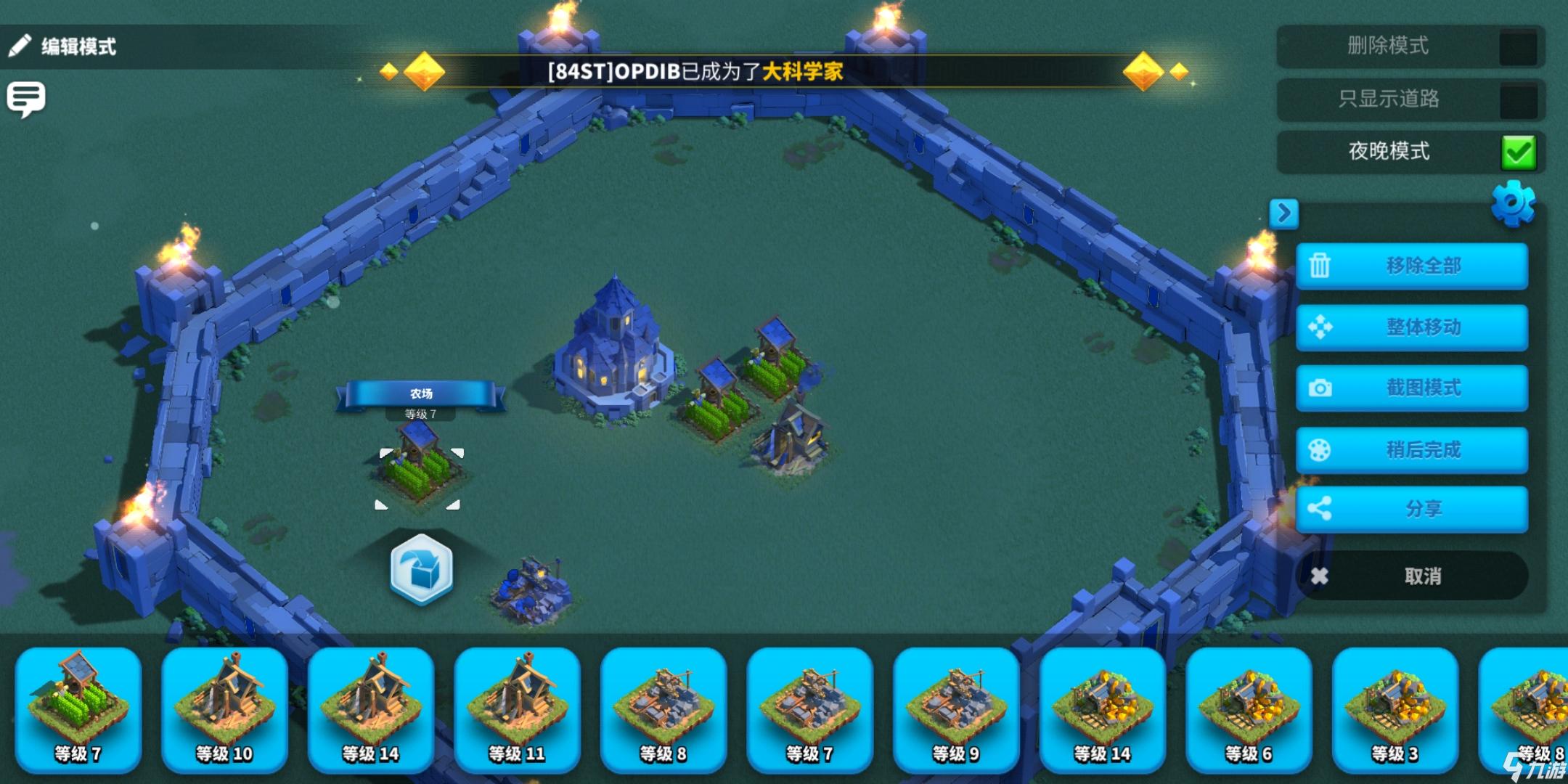Open the blue gear settings icon
The width and height of the screenshot is (1568, 784).
(1513, 203)
